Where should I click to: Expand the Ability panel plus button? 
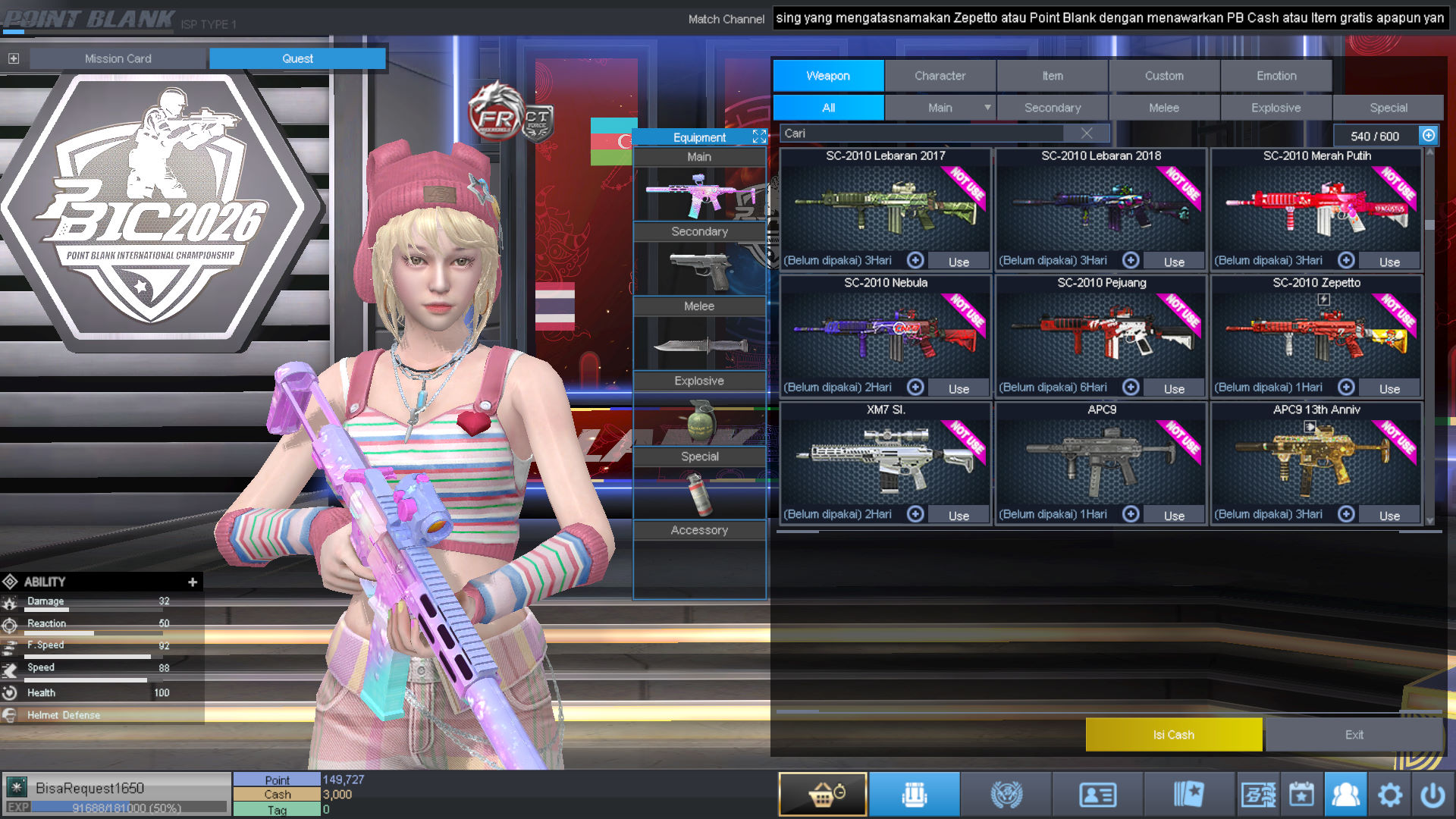tap(193, 582)
